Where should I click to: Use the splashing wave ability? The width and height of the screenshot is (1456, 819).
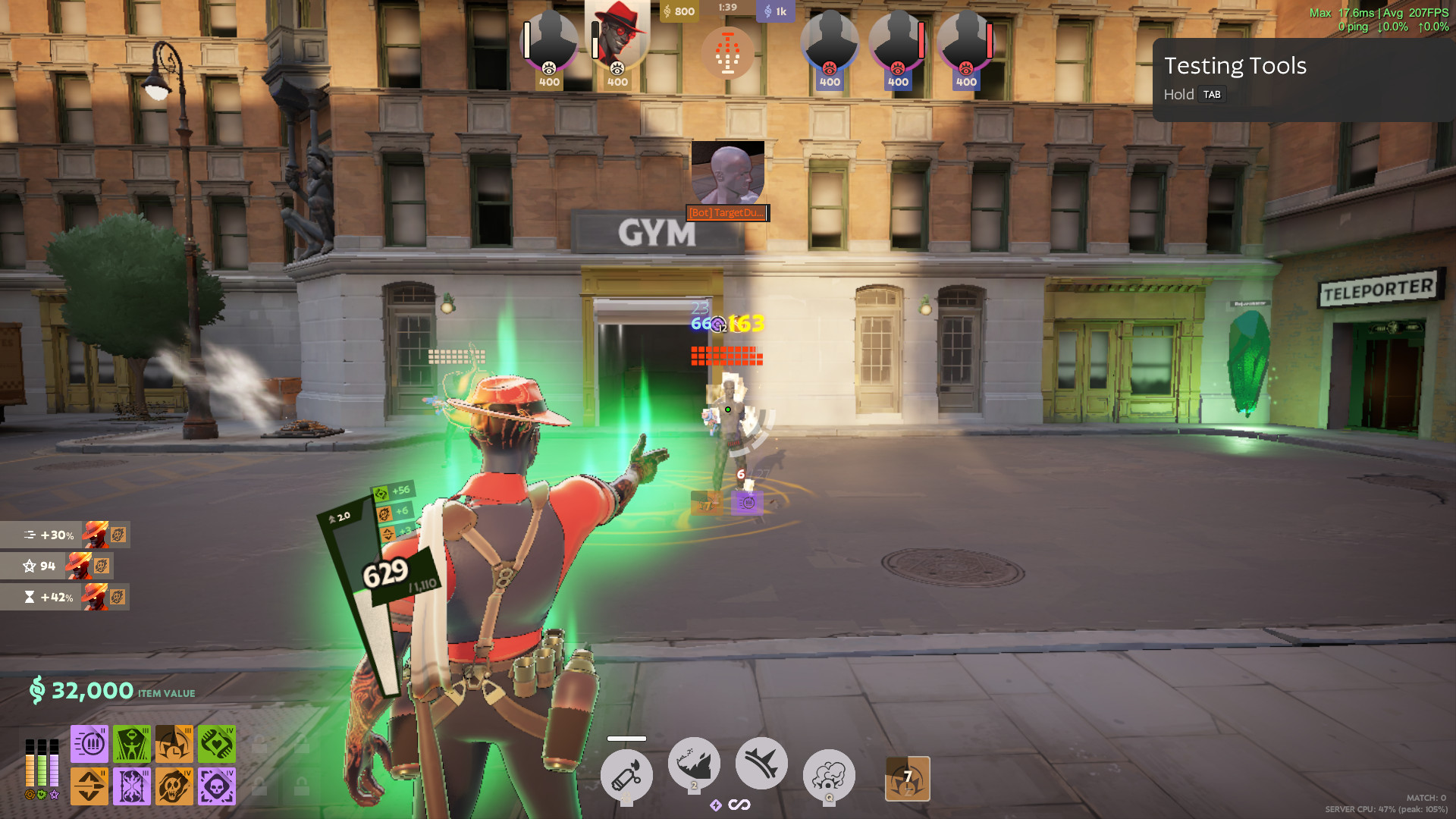pyautogui.click(x=694, y=763)
